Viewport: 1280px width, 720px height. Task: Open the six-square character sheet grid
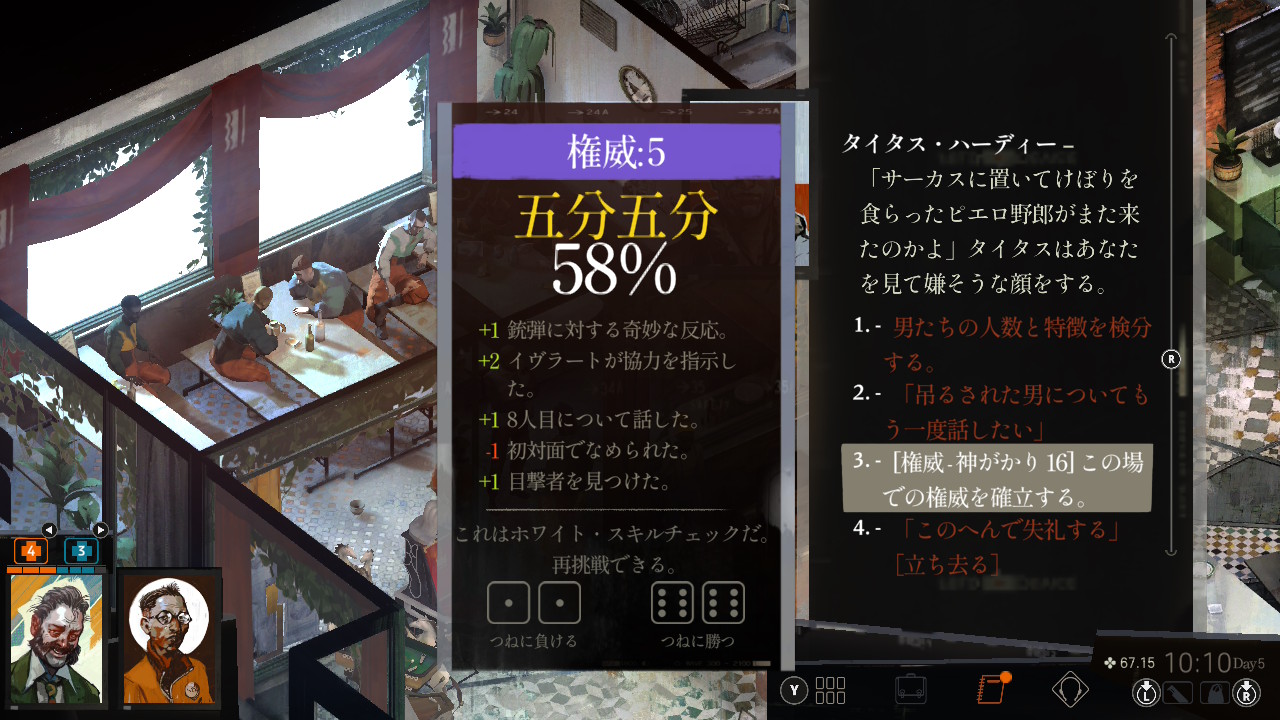(830, 690)
